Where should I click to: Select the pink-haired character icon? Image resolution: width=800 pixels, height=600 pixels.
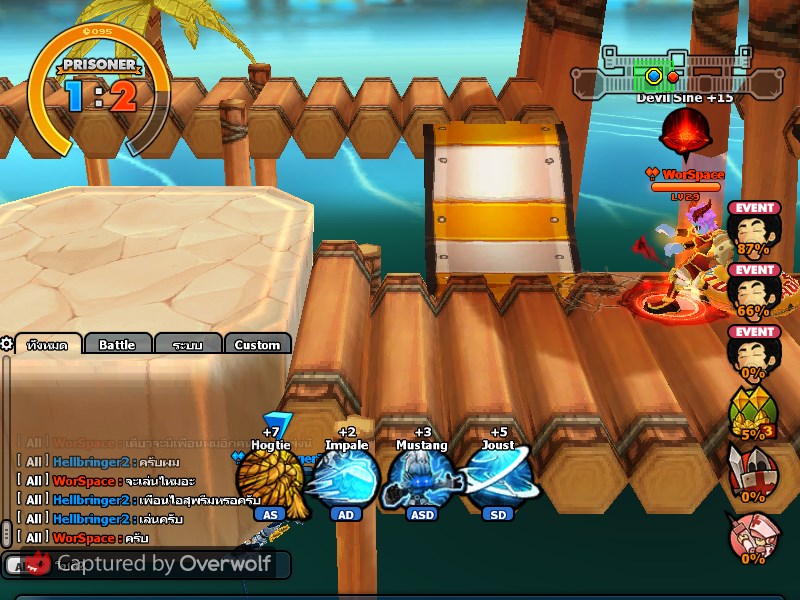pyautogui.click(x=753, y=538)
